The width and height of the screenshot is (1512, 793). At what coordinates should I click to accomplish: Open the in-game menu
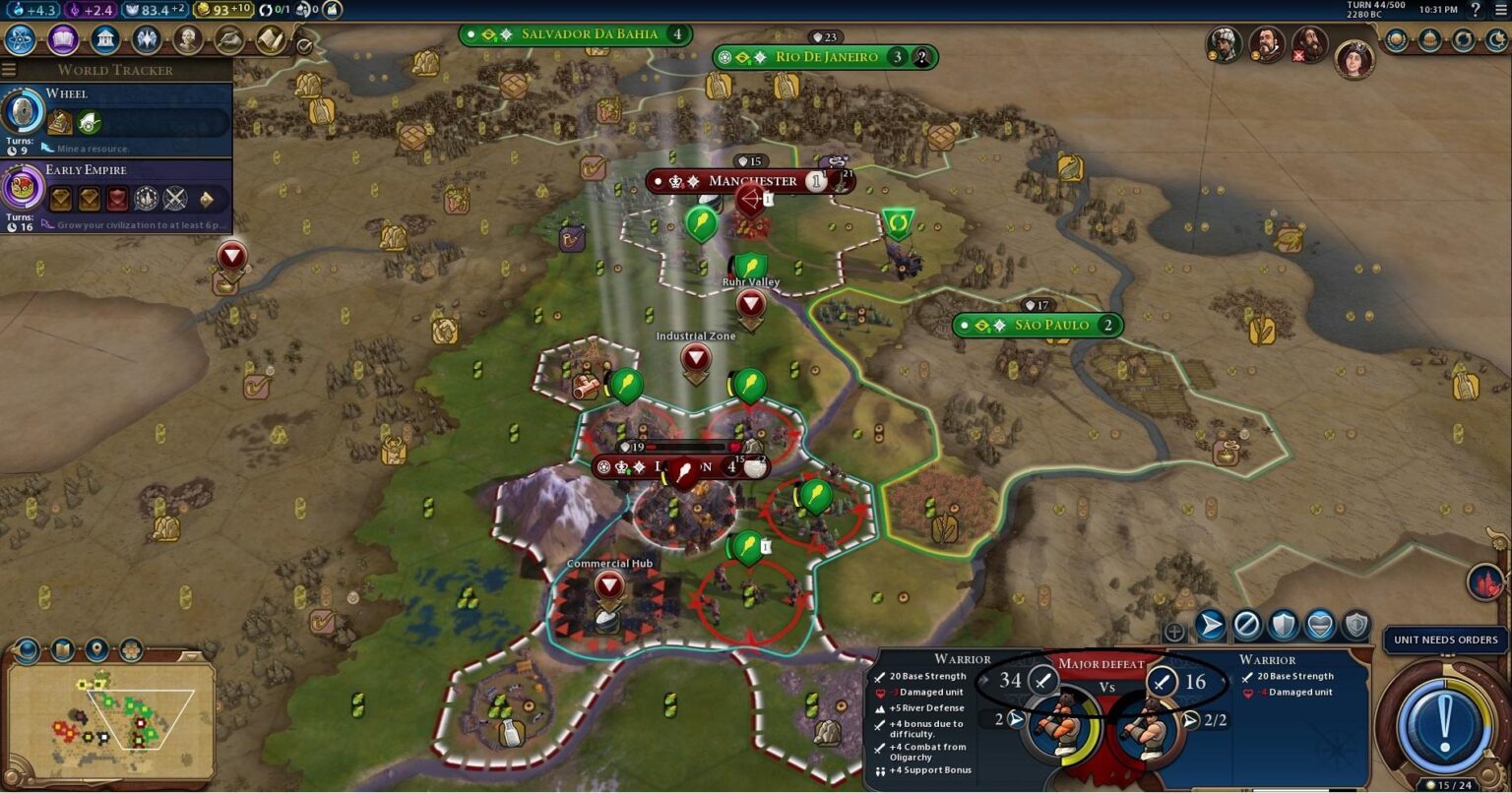1499,10
